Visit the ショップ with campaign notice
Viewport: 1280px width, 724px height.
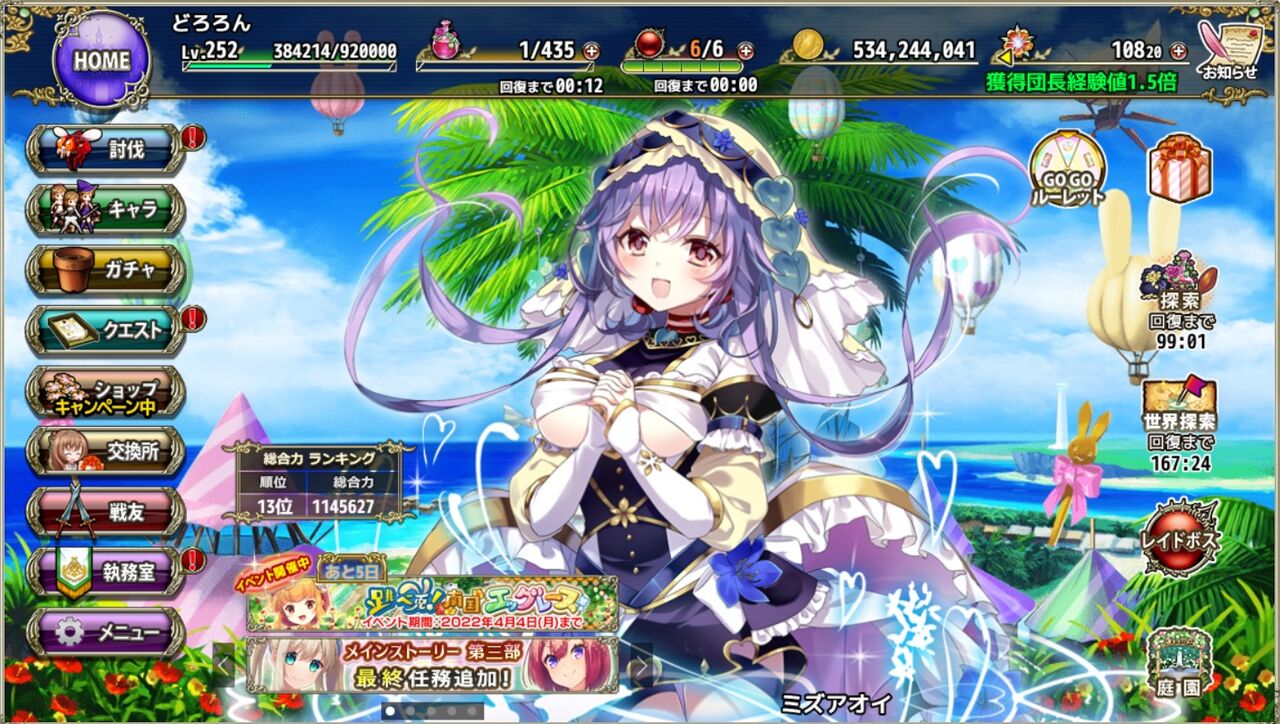[105, 392]
